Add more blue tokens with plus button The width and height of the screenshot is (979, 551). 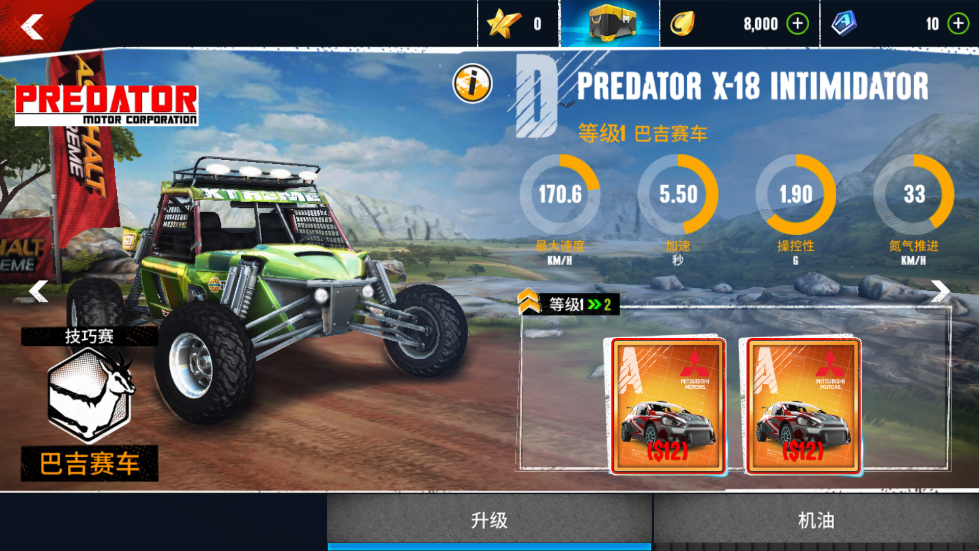click(x=958, y=24)
